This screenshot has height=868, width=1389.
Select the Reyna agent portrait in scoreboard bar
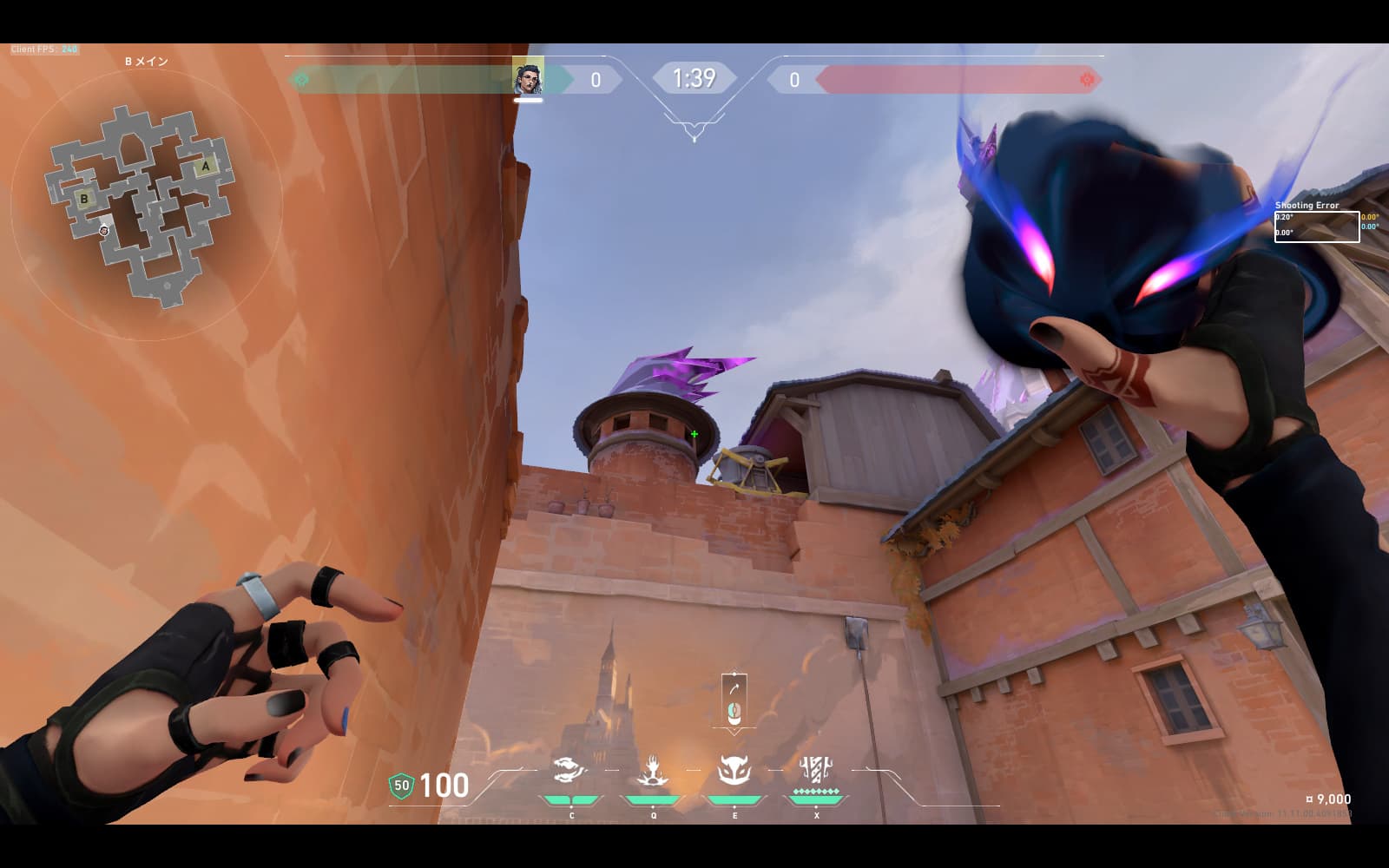(528, 77)
